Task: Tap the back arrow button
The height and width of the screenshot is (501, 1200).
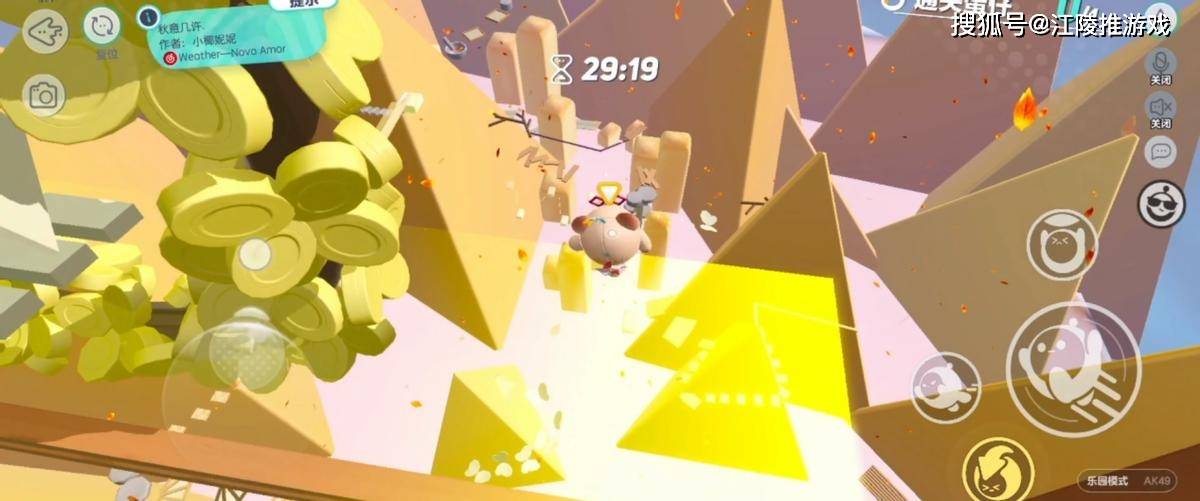Action: pyautogui.click(x=45, y=32)
